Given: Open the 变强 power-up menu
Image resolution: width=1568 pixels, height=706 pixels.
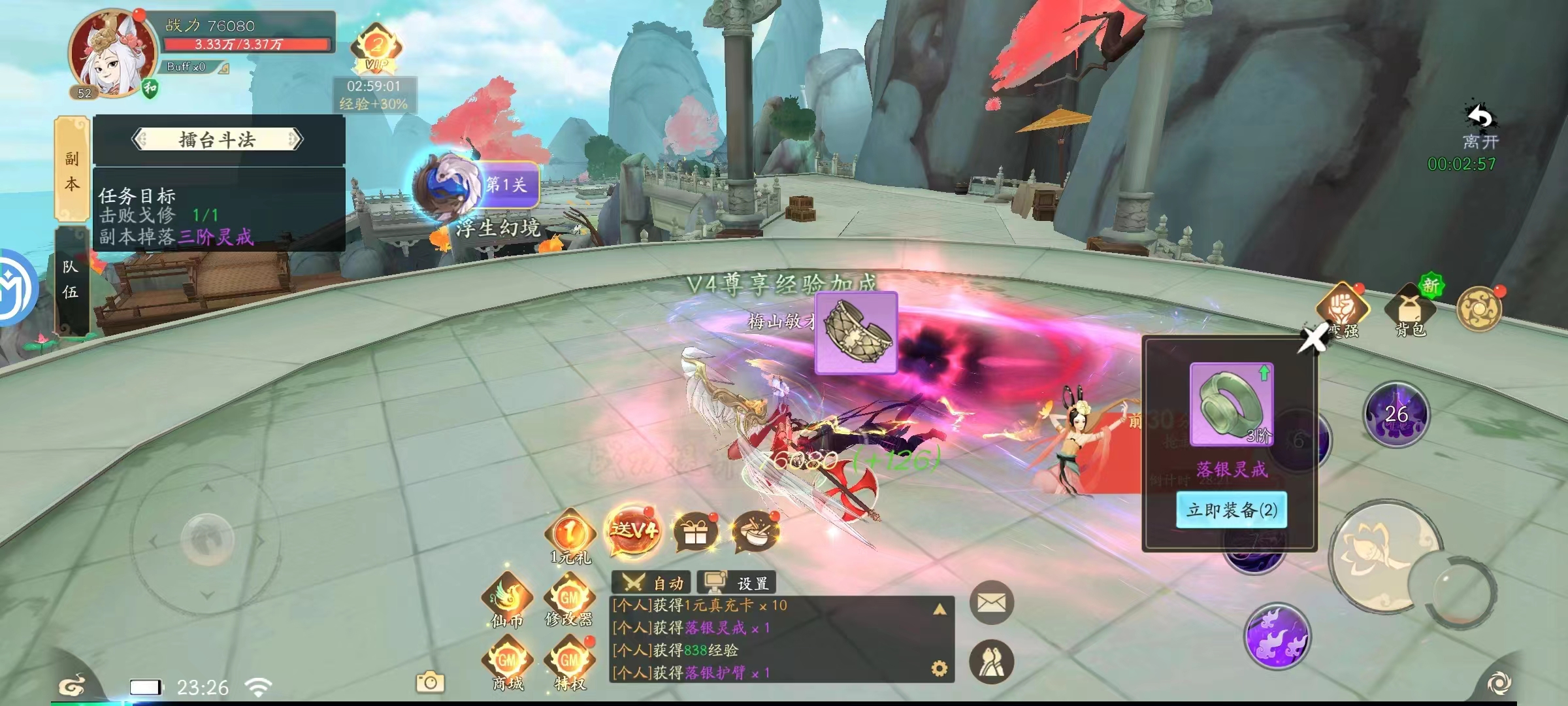Looking at the screenshot, I should coord(1342,311).
